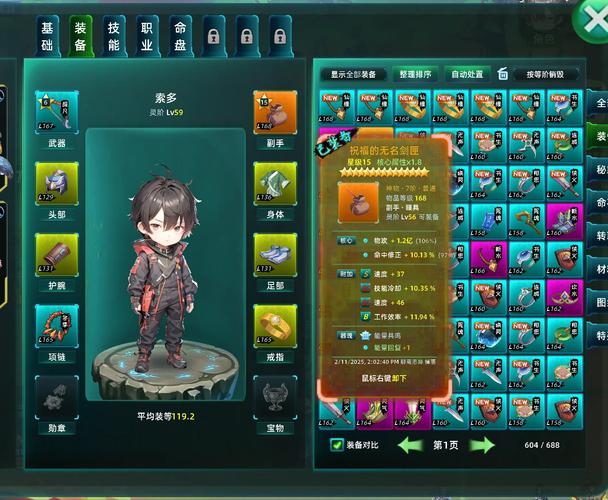Switch to the 基础 (Basics) tab
This screenshot has width=608, height=500.
click(x=47, y=35)
